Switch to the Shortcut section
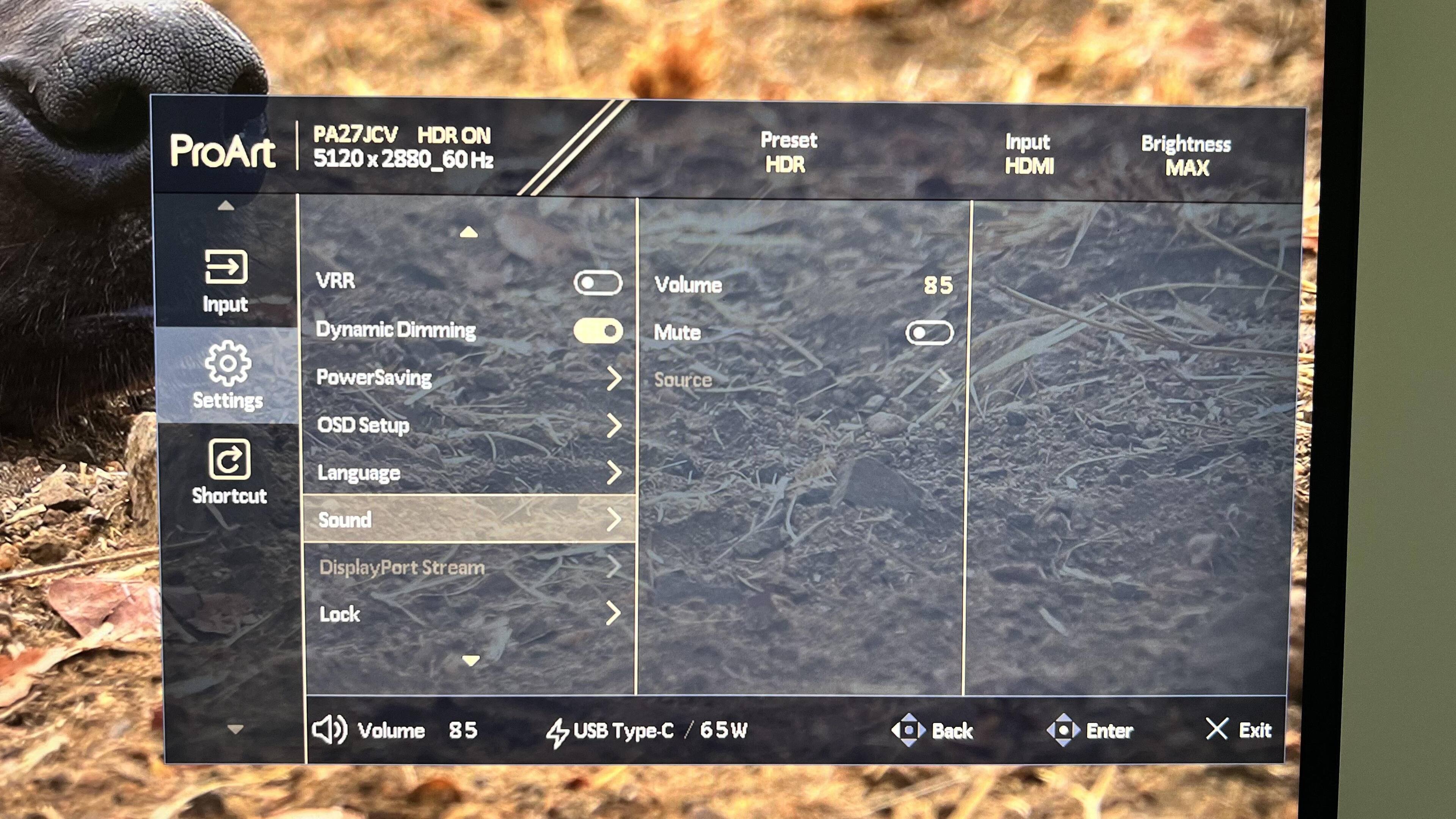Viewport: 1456px width, 819px height. (x=229, y=471)
